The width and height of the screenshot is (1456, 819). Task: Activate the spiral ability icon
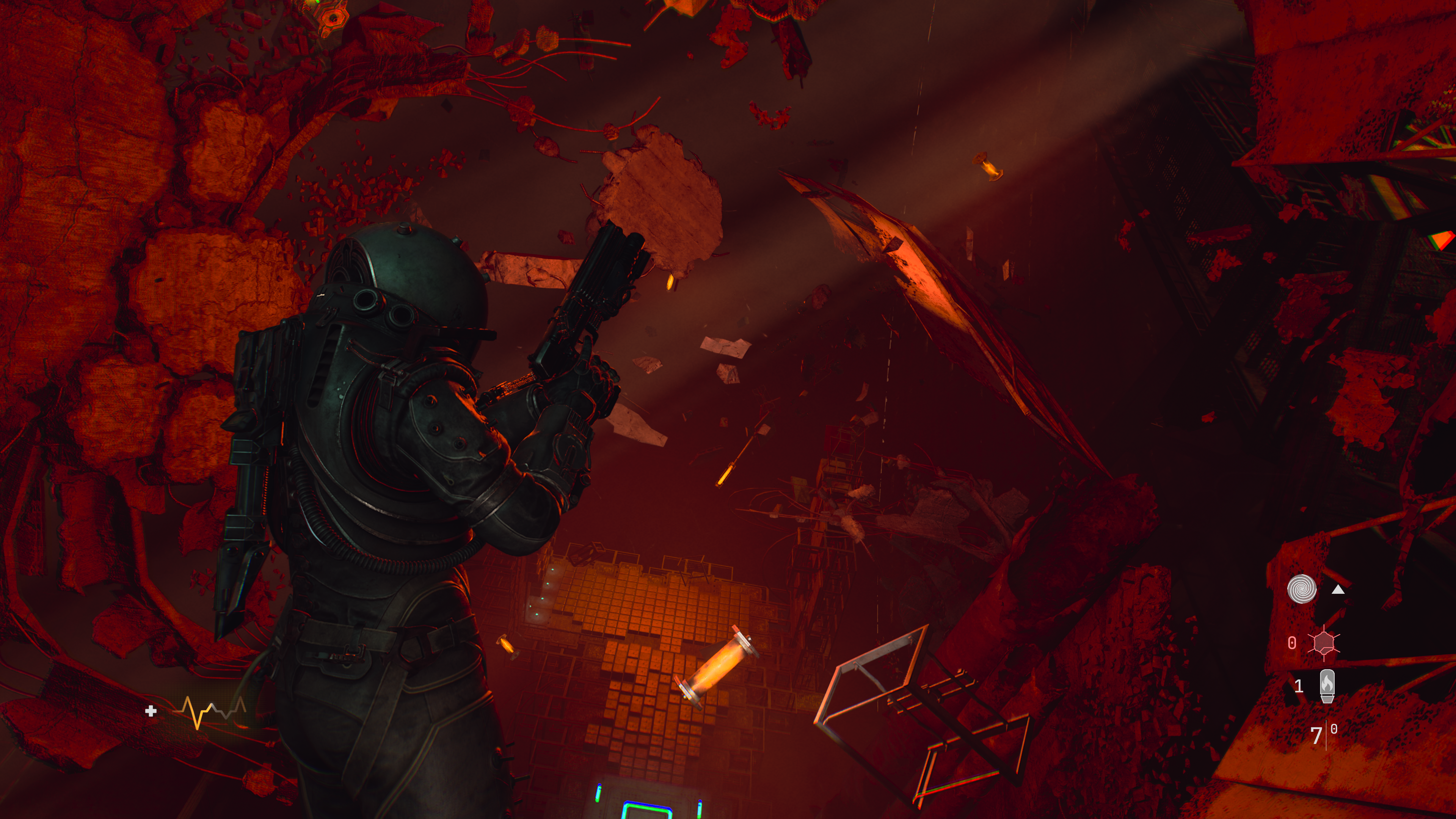(1302, 590)
